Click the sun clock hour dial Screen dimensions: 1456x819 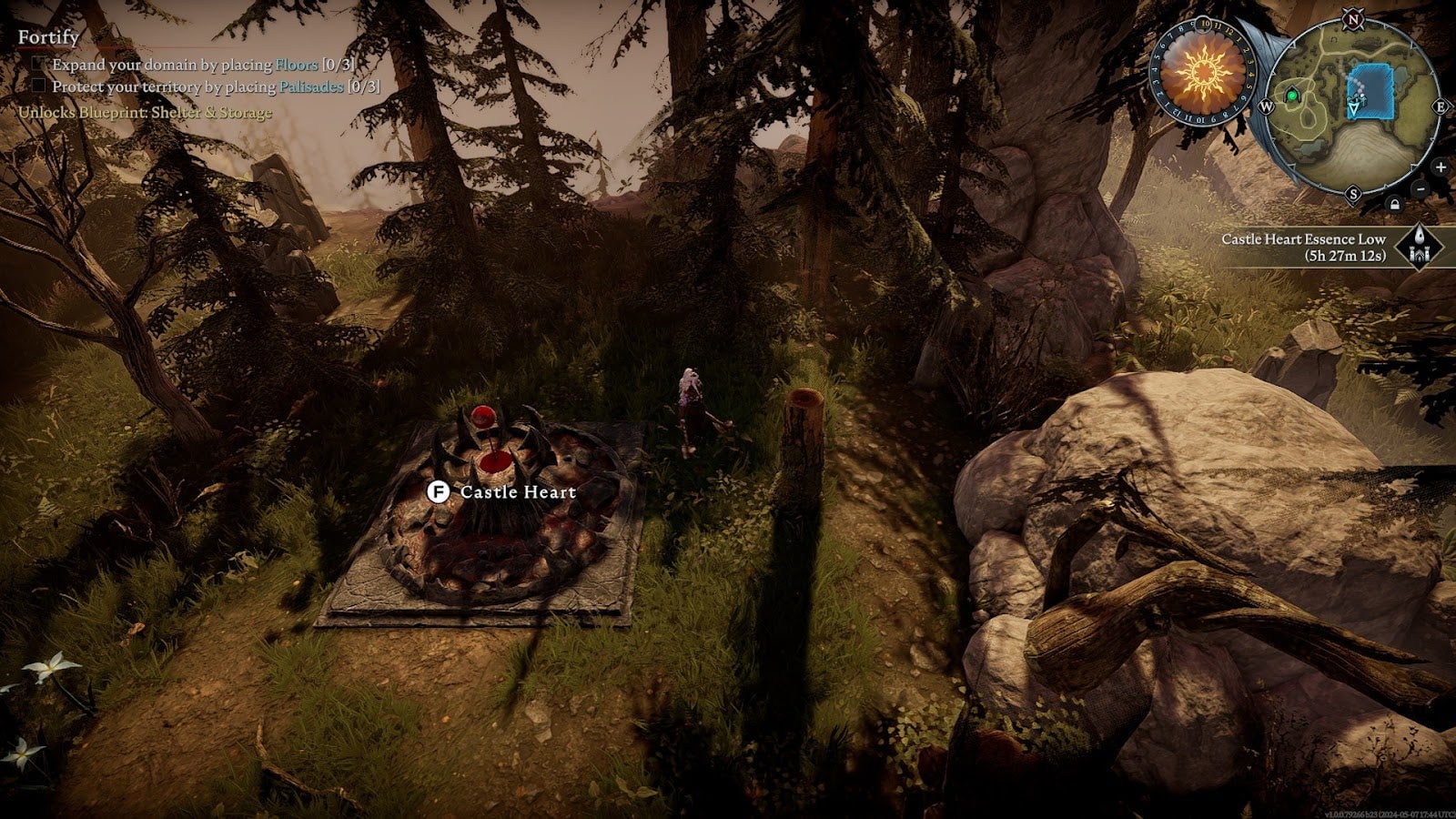[x=1206, y=25]
